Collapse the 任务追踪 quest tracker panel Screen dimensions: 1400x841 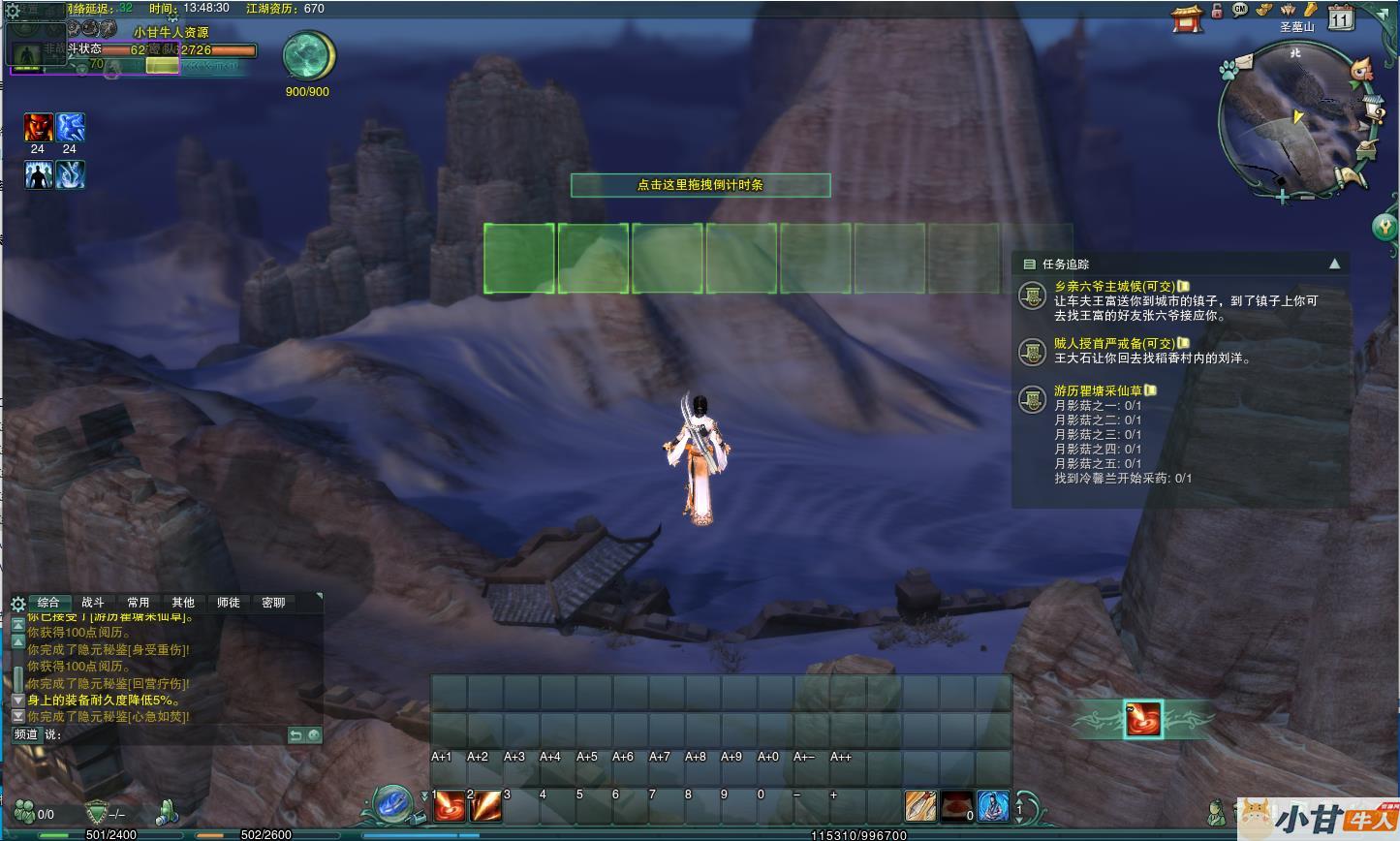click(1335, 264)
